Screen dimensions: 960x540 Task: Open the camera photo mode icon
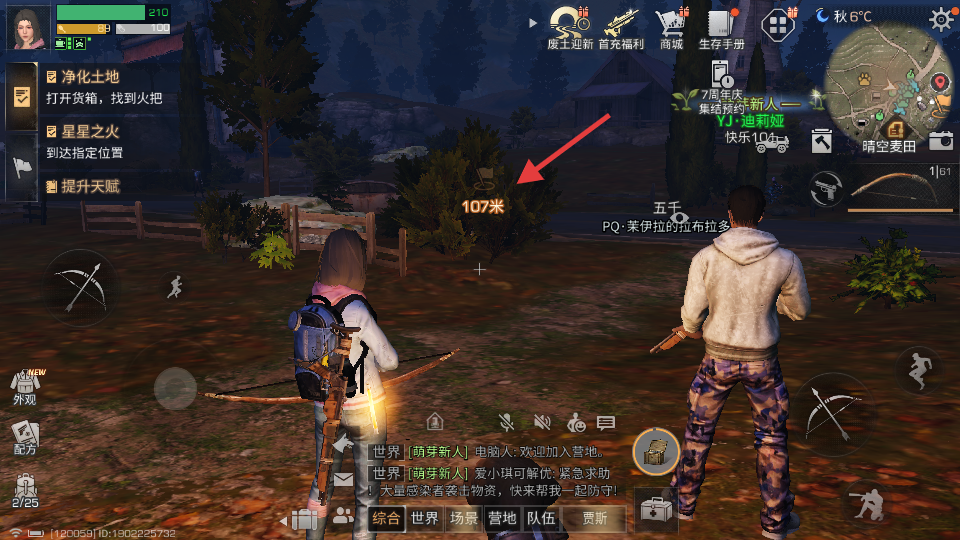point(940,140)
